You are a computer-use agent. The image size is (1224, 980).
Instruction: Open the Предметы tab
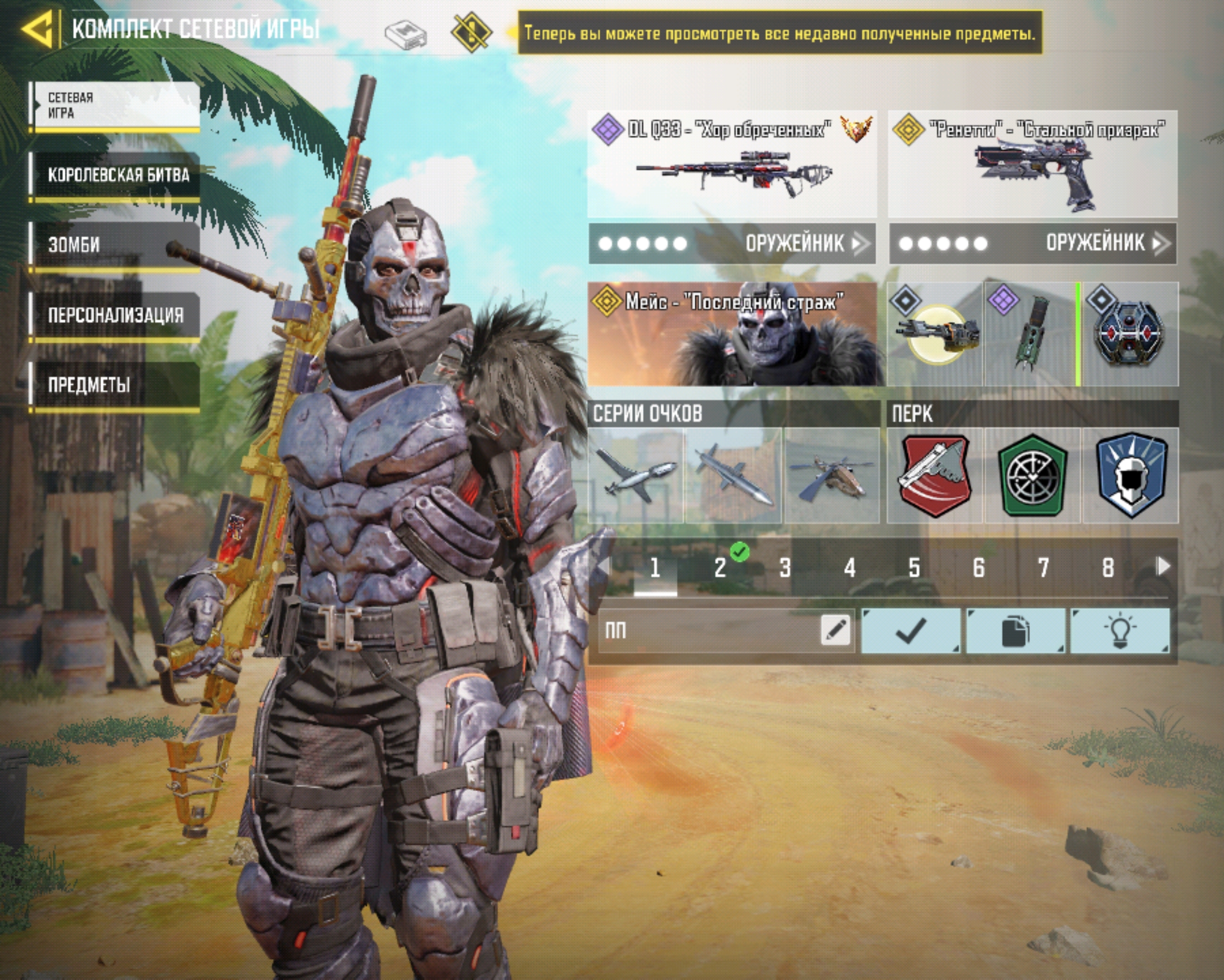pyautogui.click(x=116, y=385)
